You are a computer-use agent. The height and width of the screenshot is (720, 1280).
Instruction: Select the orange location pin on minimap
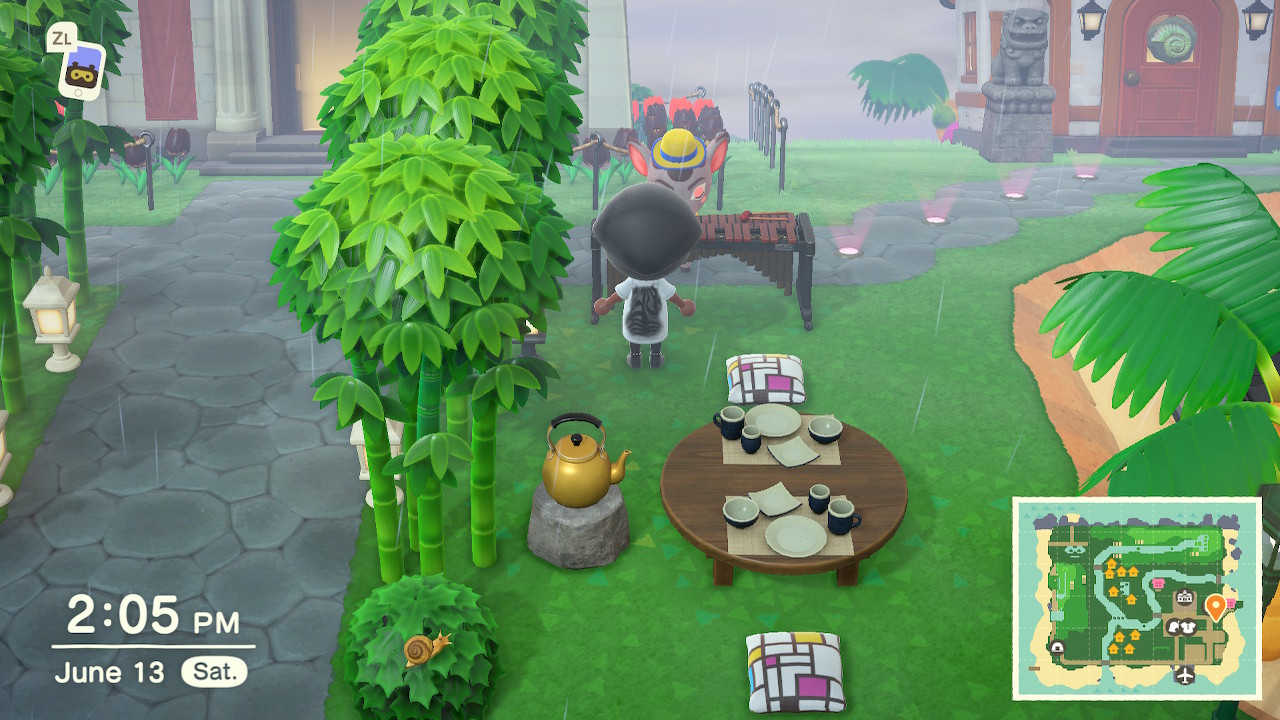coord(1216,606)
